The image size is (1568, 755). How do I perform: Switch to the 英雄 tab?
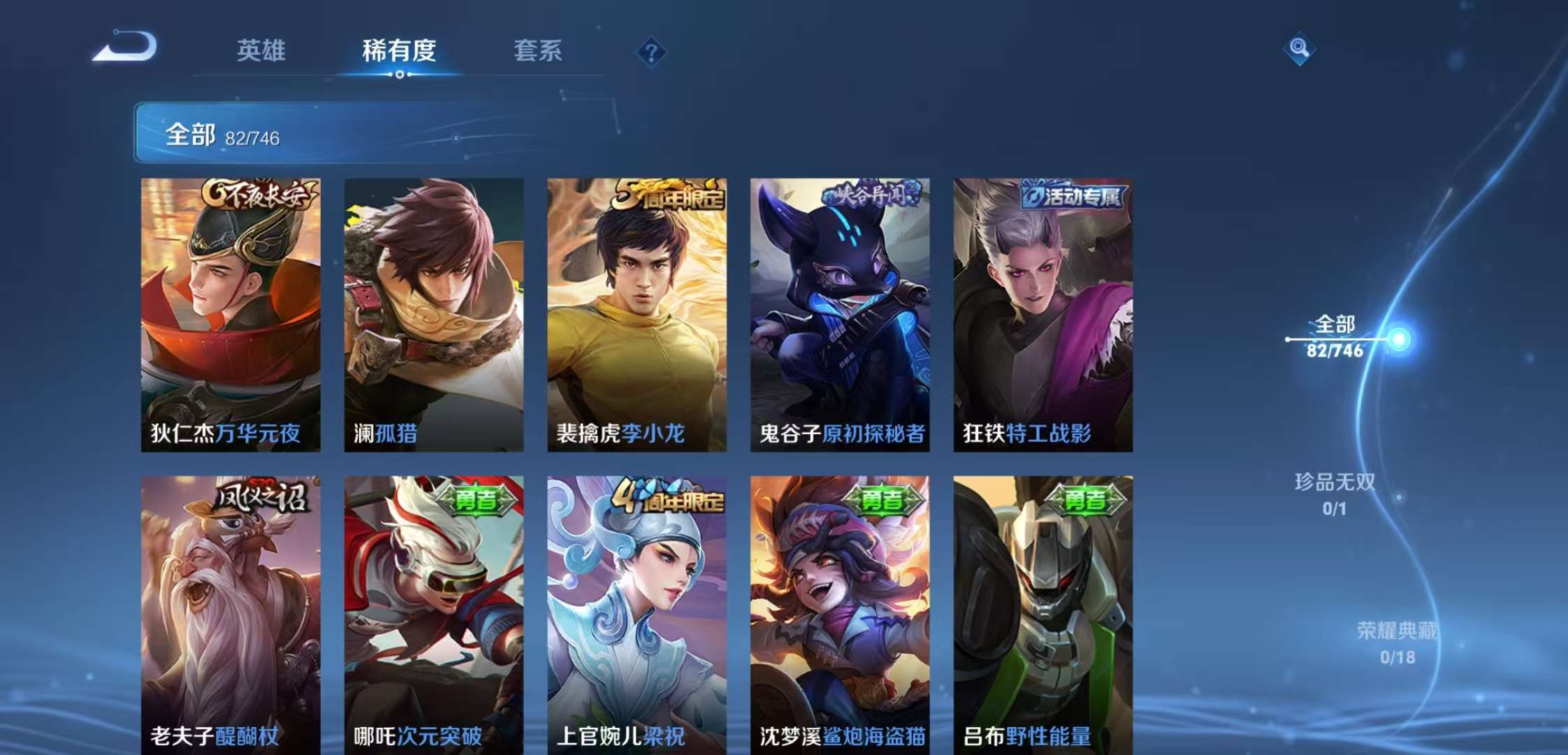click(x=261, y=50)
